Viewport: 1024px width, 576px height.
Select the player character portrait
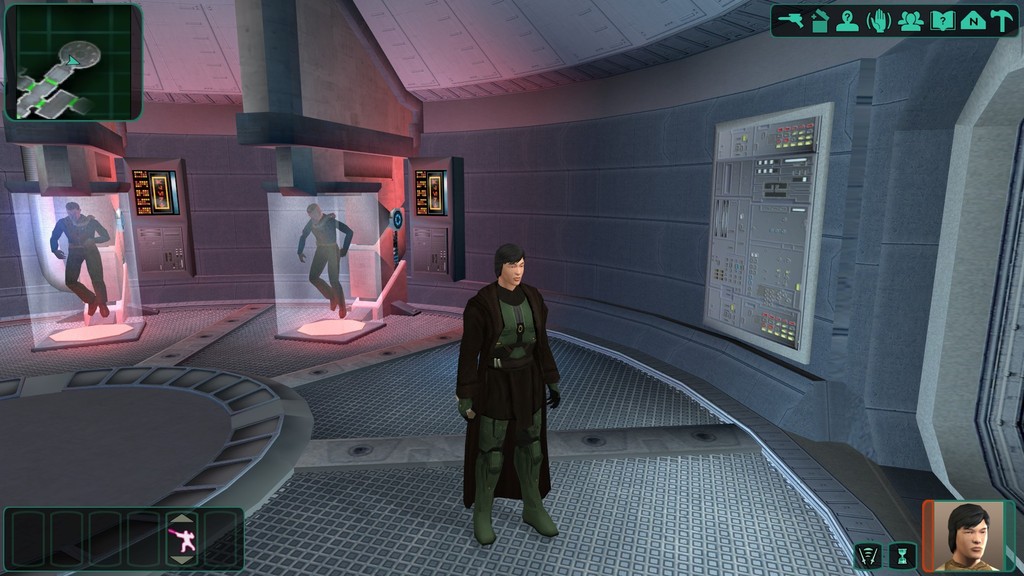click(x=968, y=536)
